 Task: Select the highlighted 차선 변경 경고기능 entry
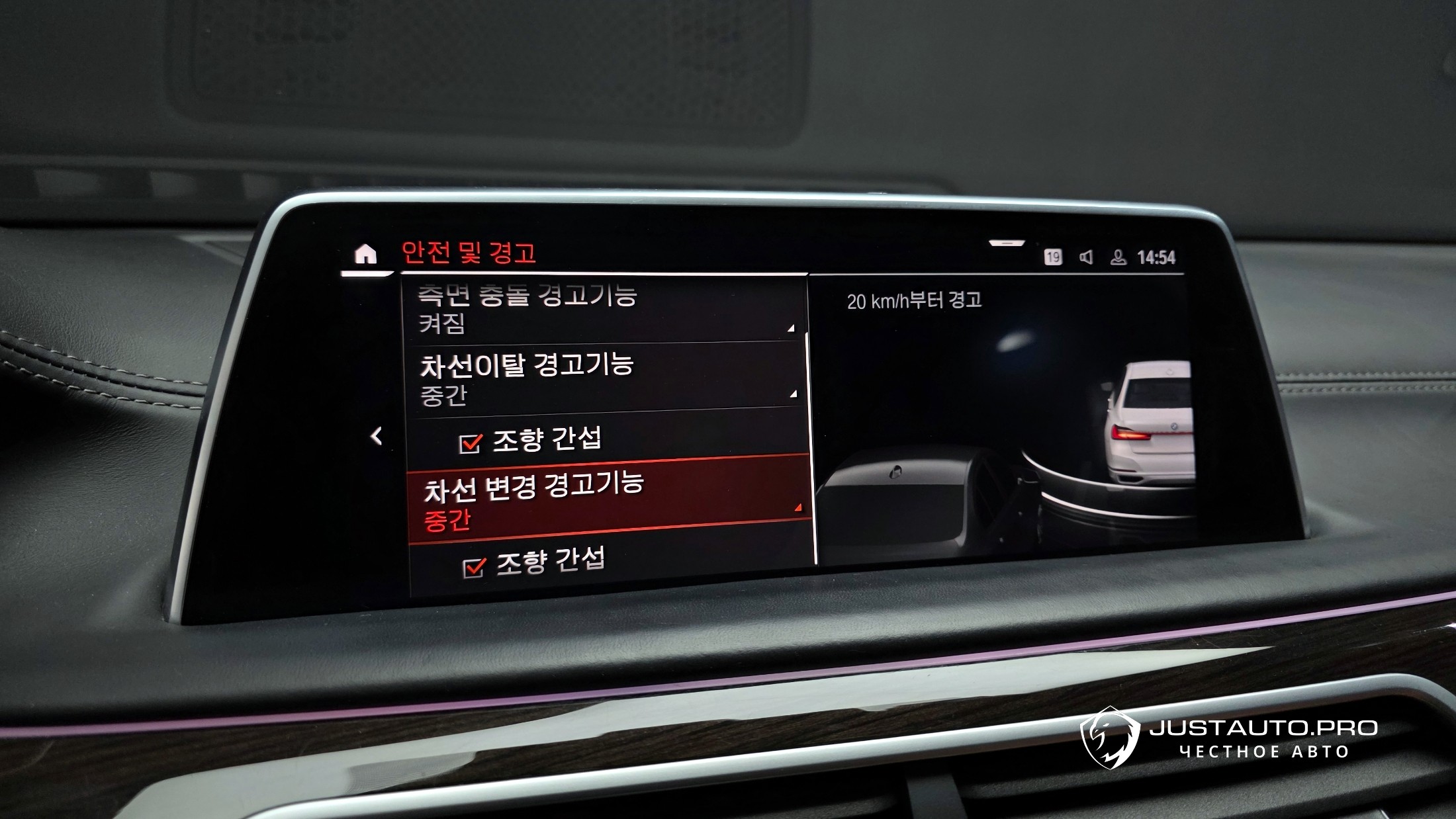click(x=609, y=500)
